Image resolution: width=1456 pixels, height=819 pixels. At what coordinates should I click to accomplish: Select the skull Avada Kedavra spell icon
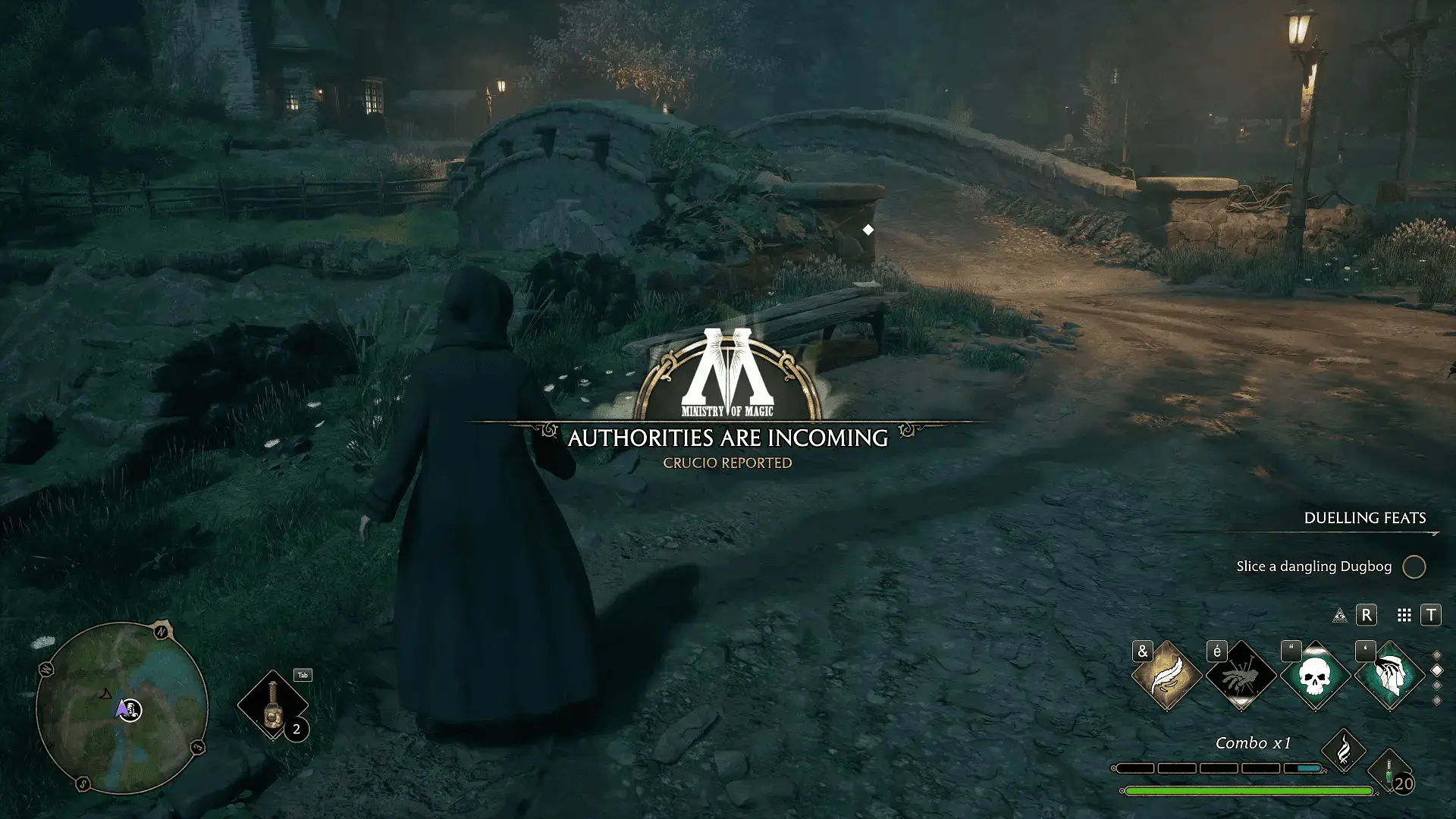click(x=1316, y=673)
